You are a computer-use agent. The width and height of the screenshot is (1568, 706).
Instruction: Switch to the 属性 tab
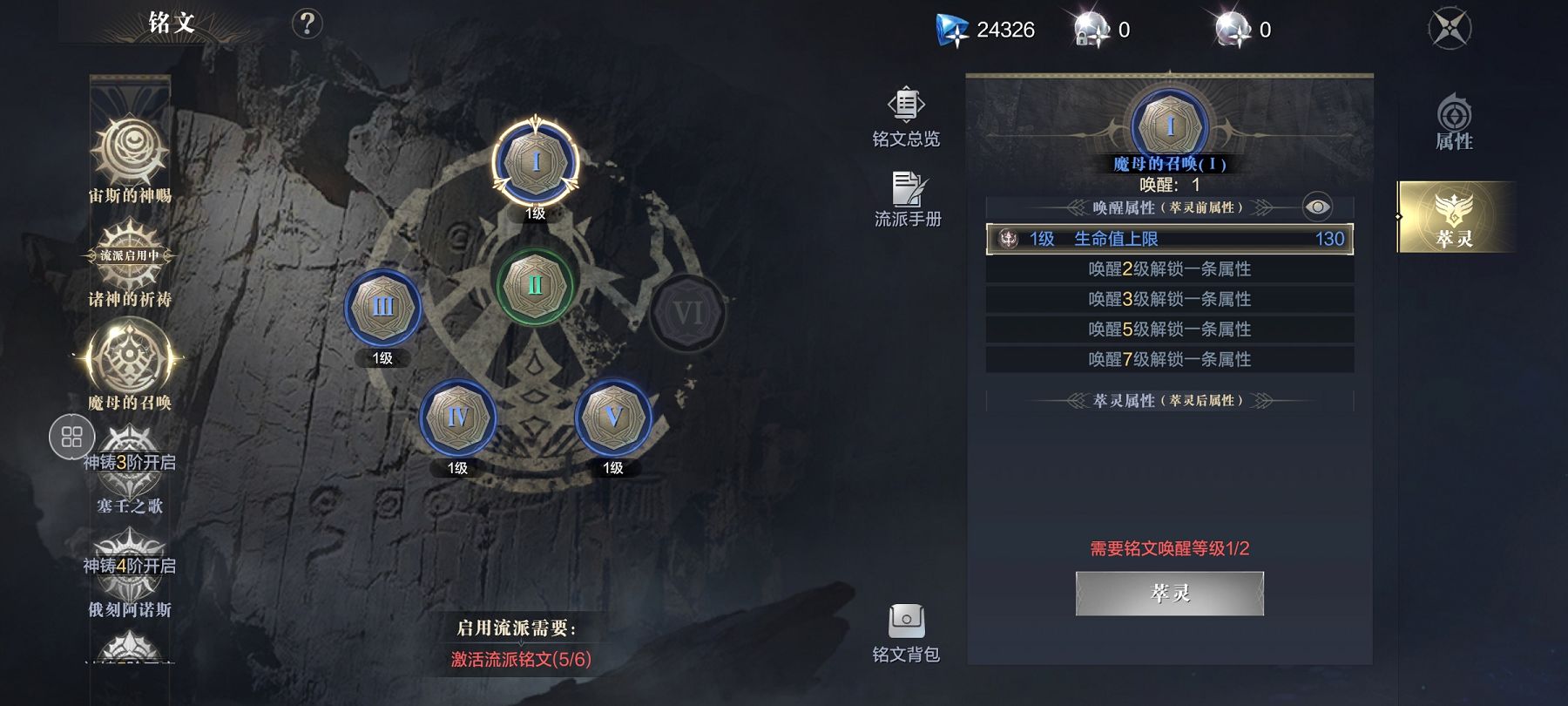pos(1454,123)
